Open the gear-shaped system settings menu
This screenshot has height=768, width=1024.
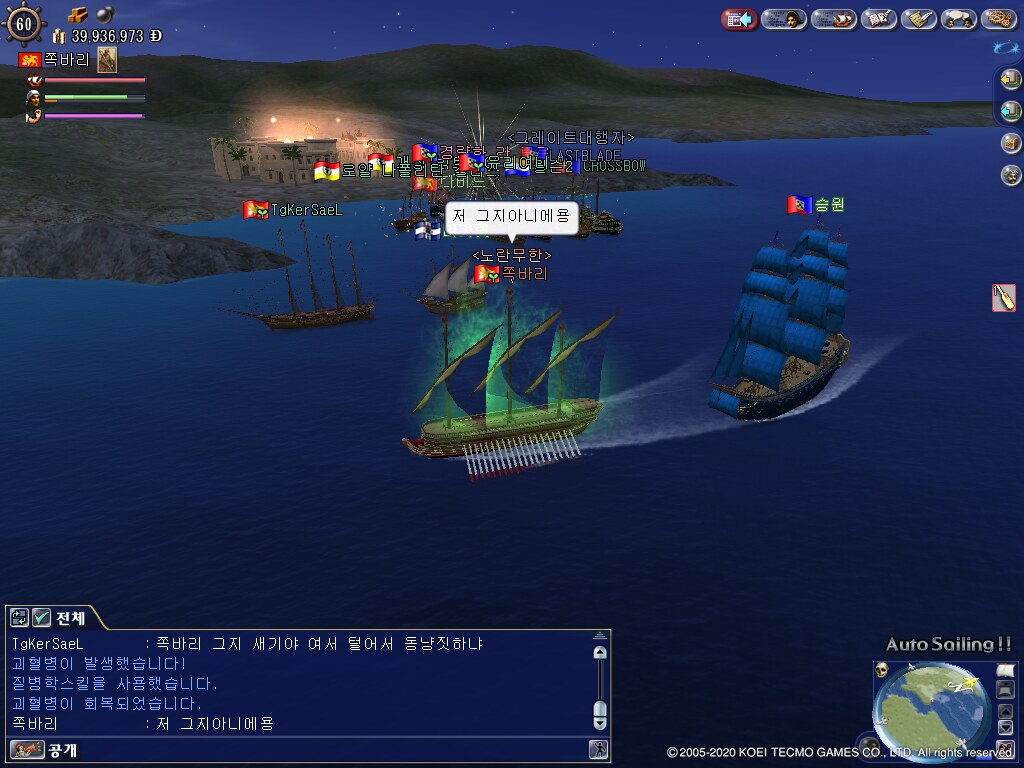[x=999, y=19]
